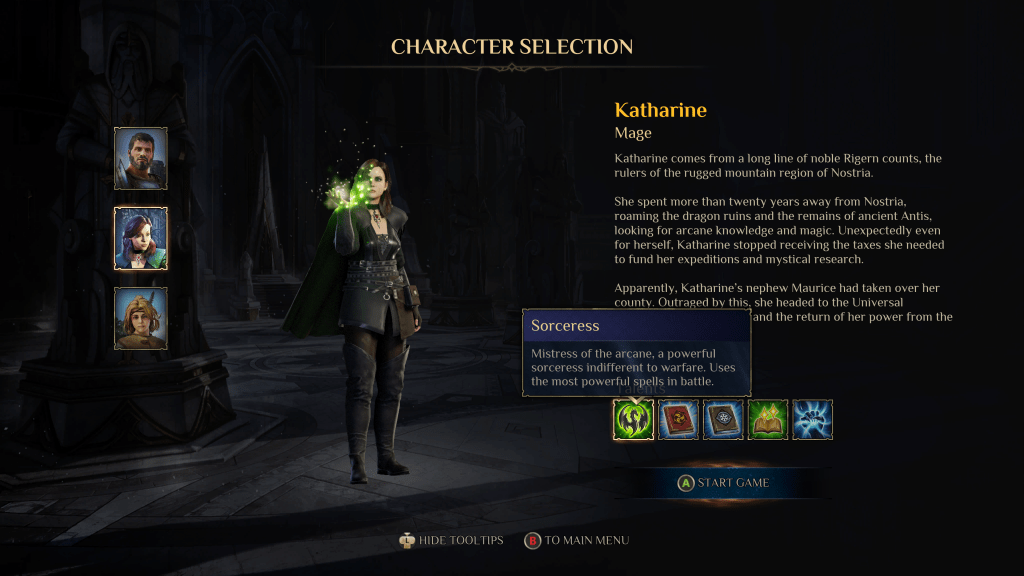Return to the main menu

coord(577,540)
